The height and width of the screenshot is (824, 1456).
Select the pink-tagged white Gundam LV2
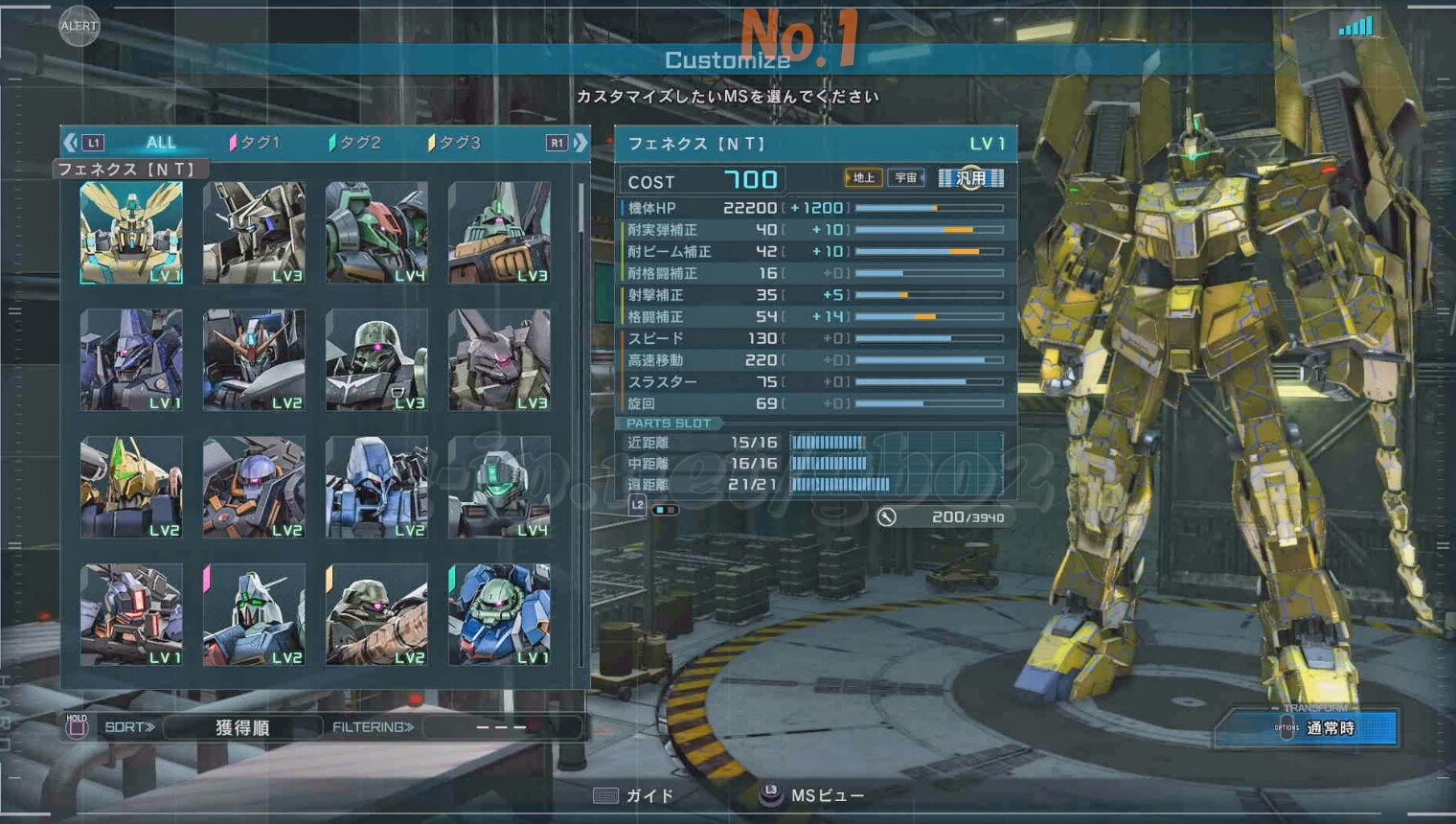coord(254,614)
